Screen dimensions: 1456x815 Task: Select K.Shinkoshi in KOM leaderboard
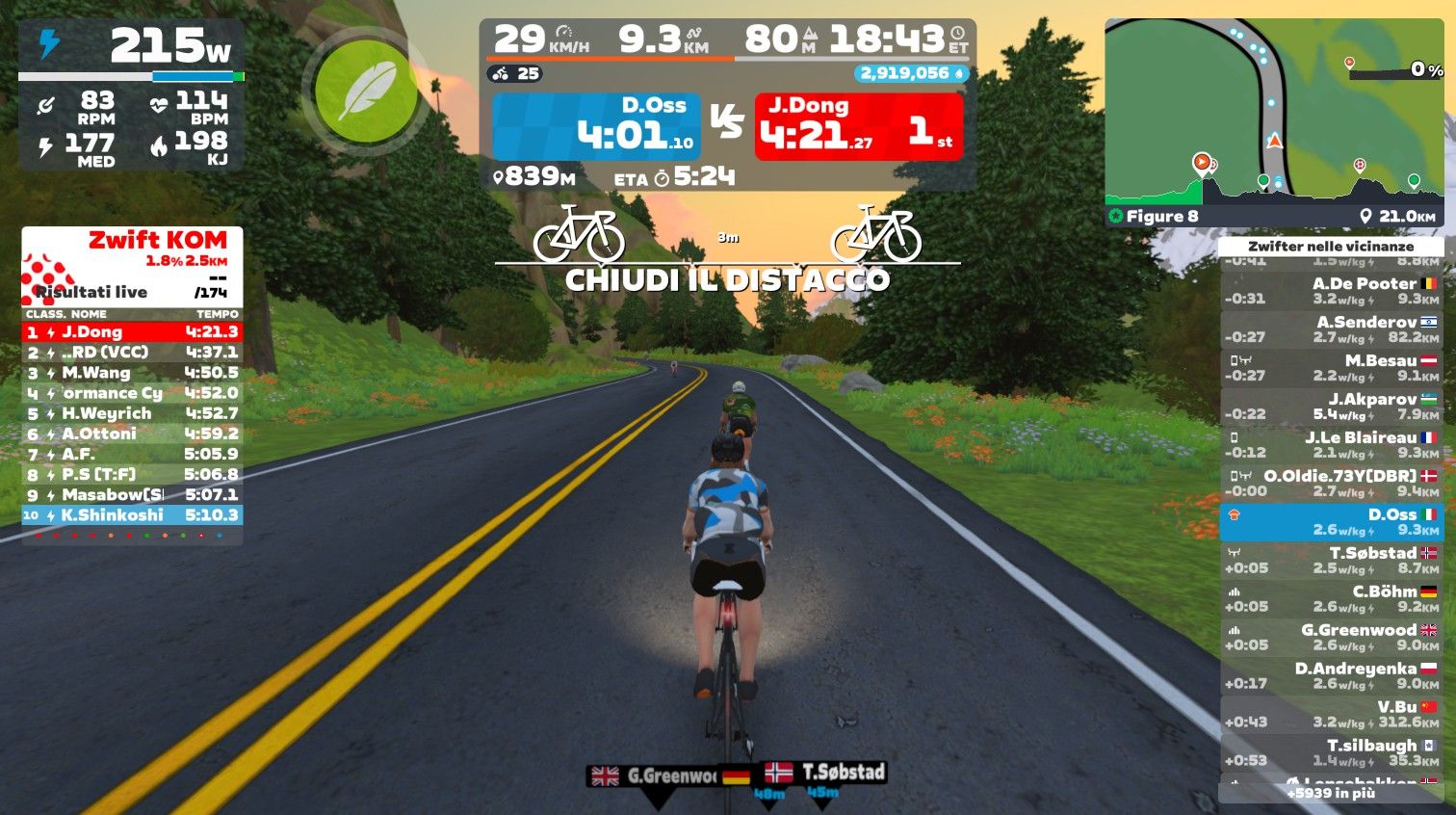point(132,515)
